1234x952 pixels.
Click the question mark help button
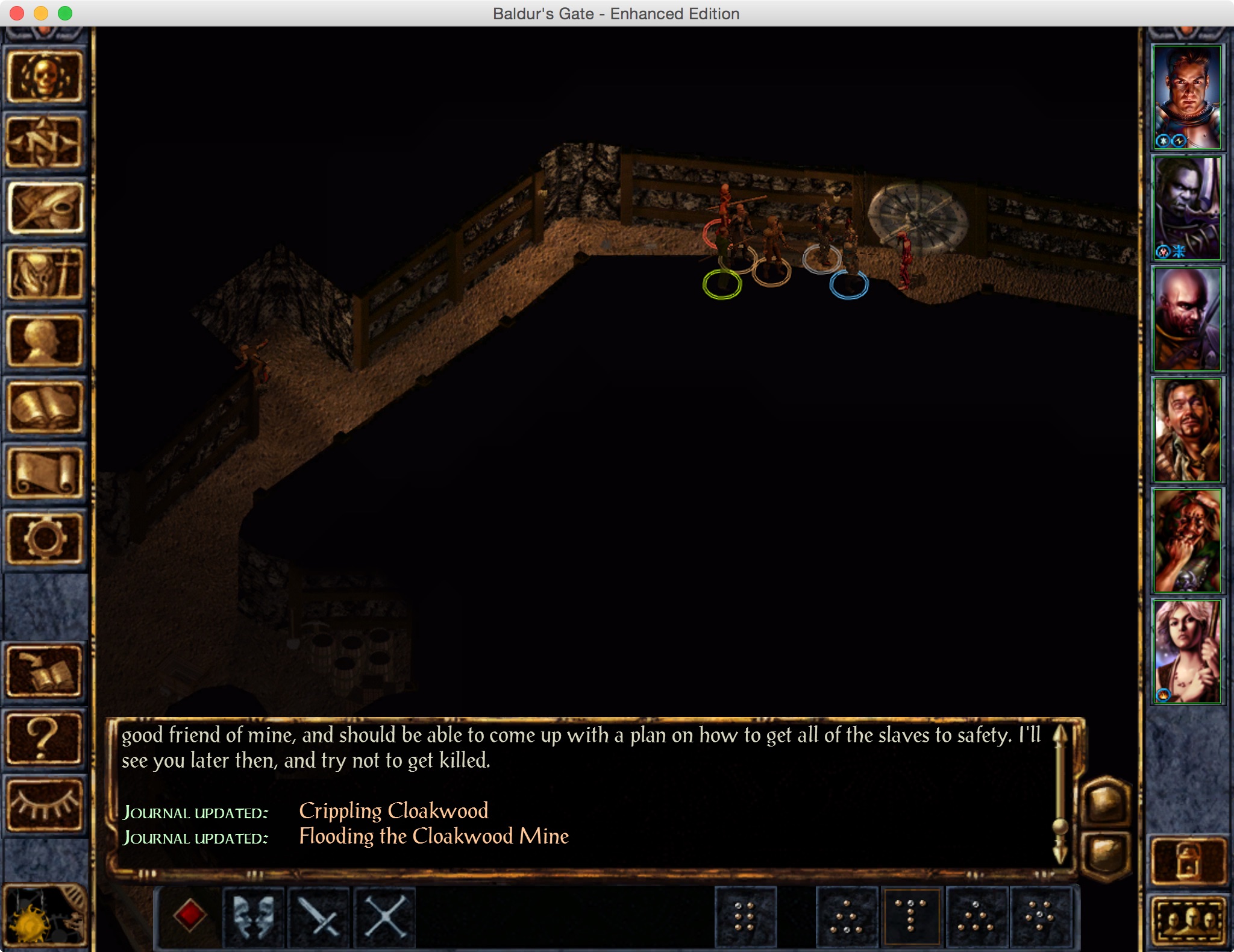pos(45,738)
